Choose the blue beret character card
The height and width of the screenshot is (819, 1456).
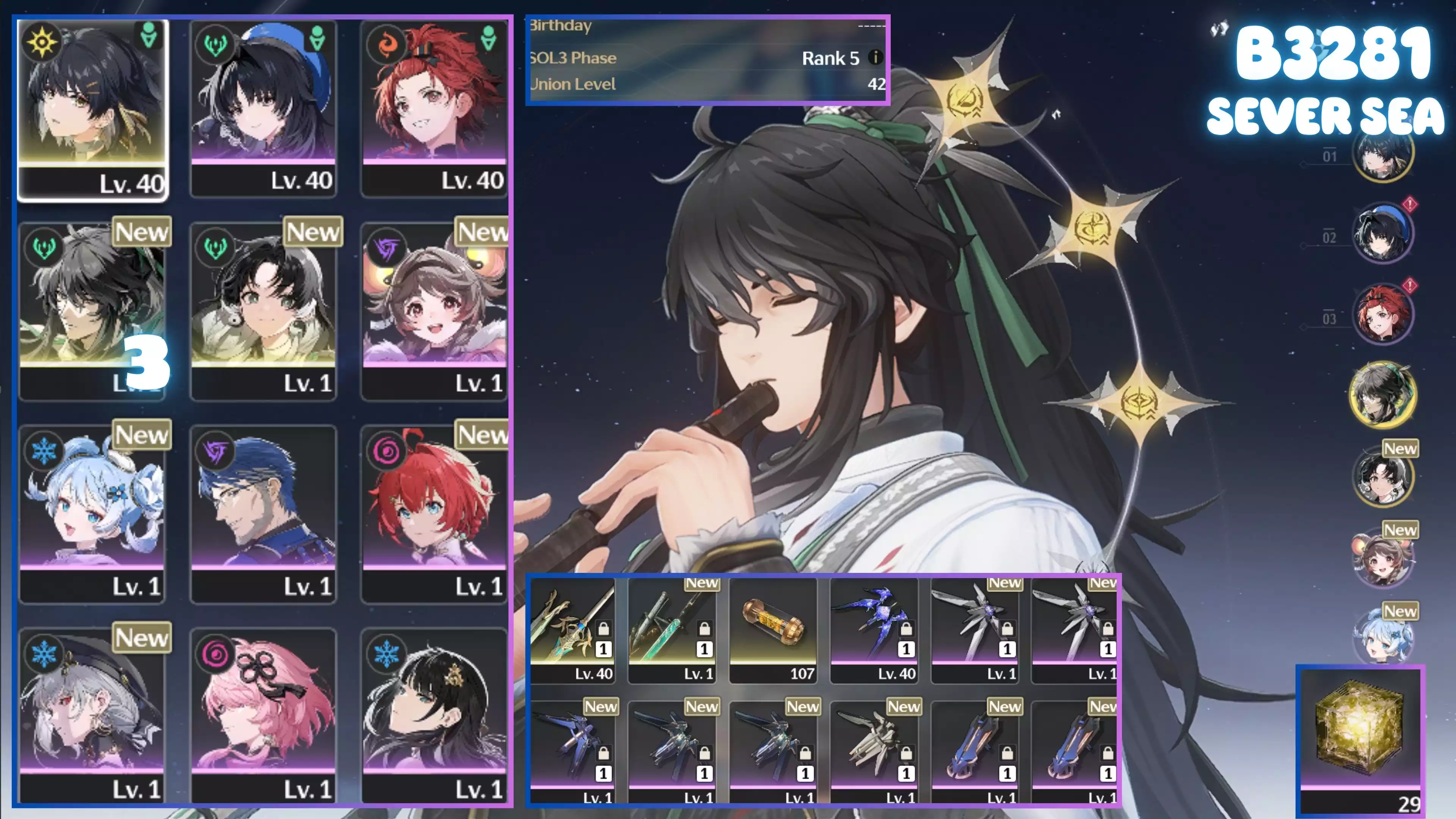click(264, 107)
